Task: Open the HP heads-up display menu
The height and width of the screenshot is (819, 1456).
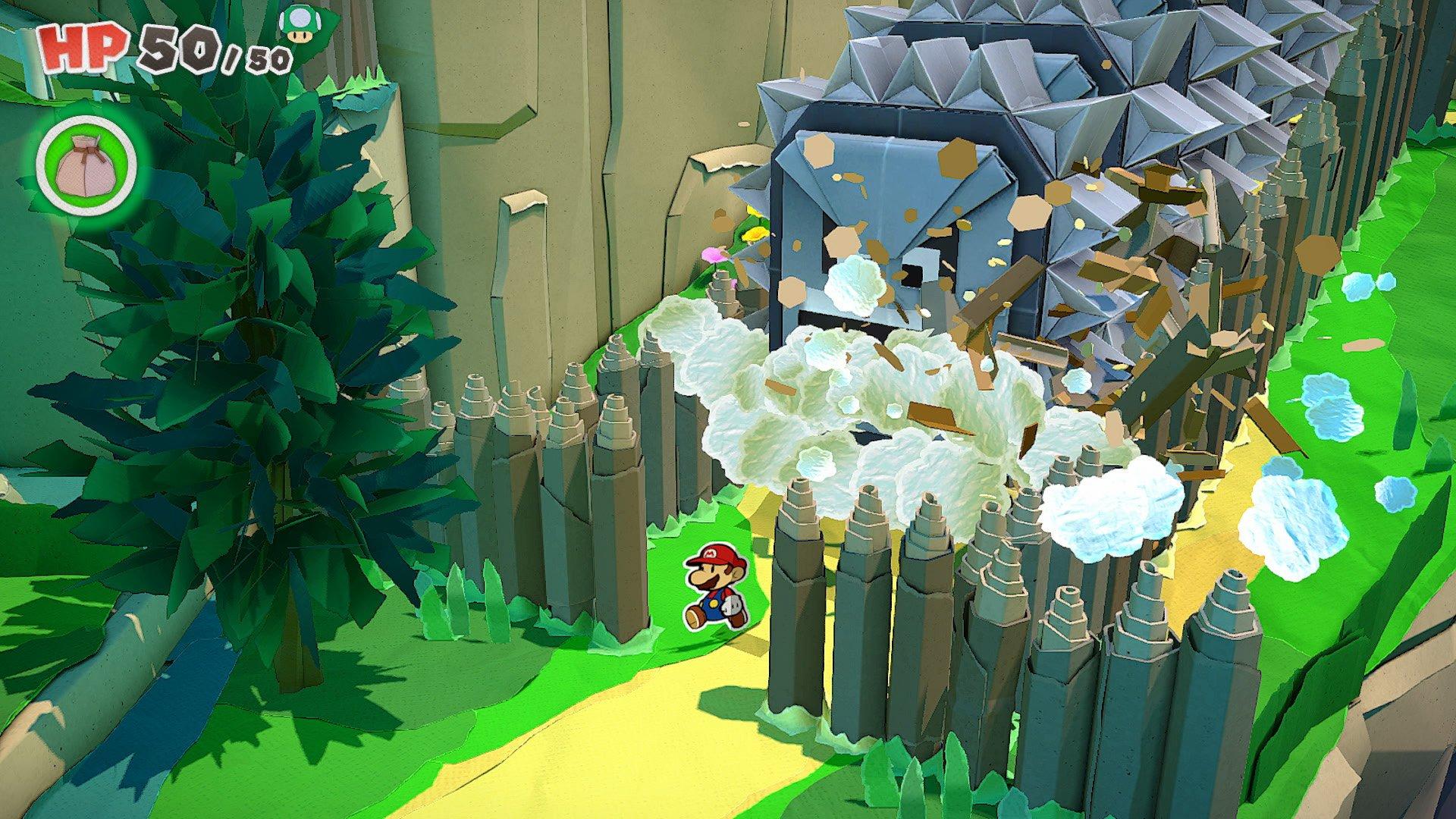Action: (x=152, y=45)
